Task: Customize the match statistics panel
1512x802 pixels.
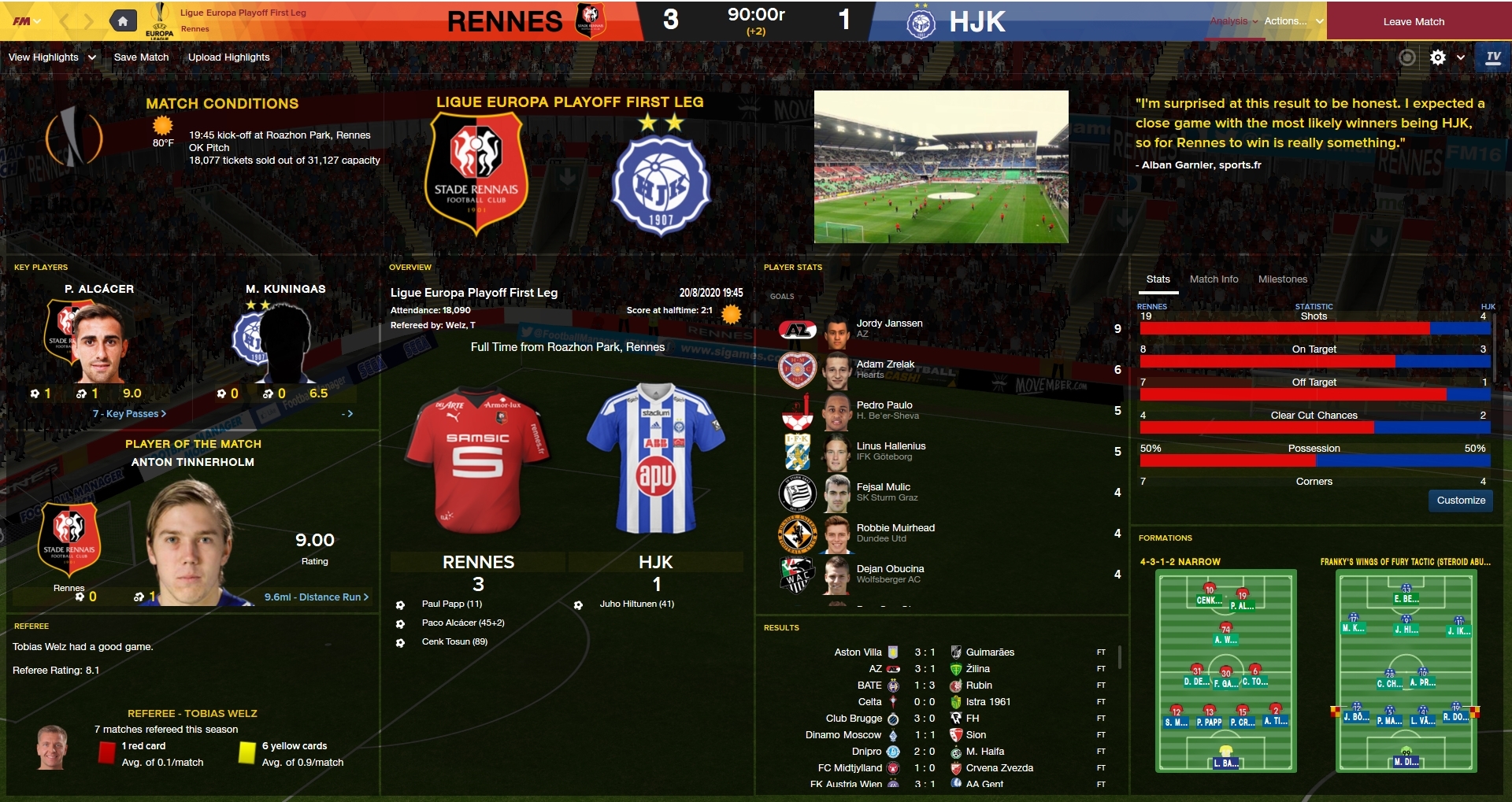Action: (1460, 501)
